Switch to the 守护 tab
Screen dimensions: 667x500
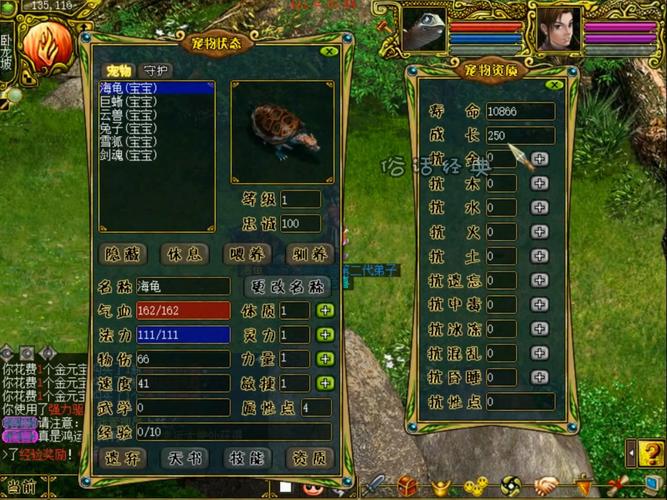[x=156, y=70]
